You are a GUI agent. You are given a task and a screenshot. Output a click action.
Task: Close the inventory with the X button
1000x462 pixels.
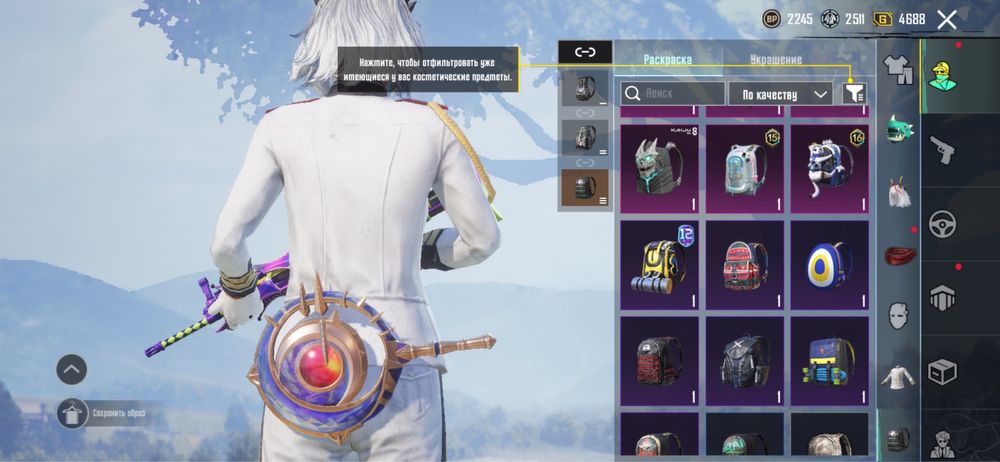click(947, 18)
